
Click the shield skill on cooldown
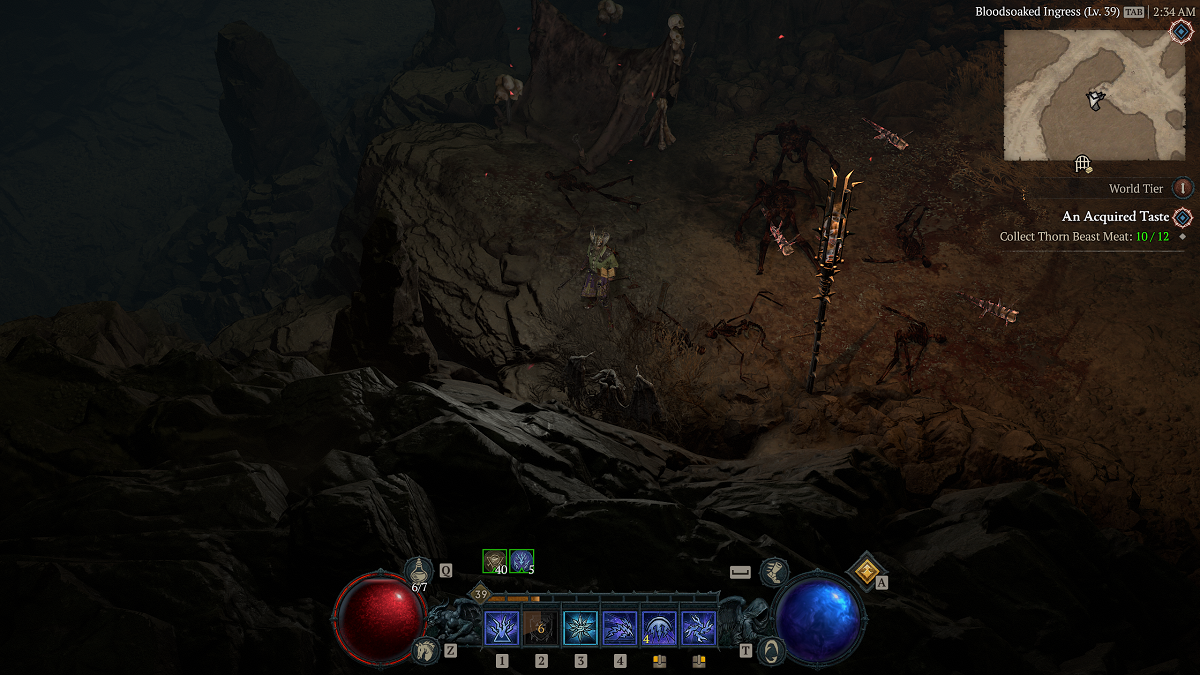[x=541, y=629]
